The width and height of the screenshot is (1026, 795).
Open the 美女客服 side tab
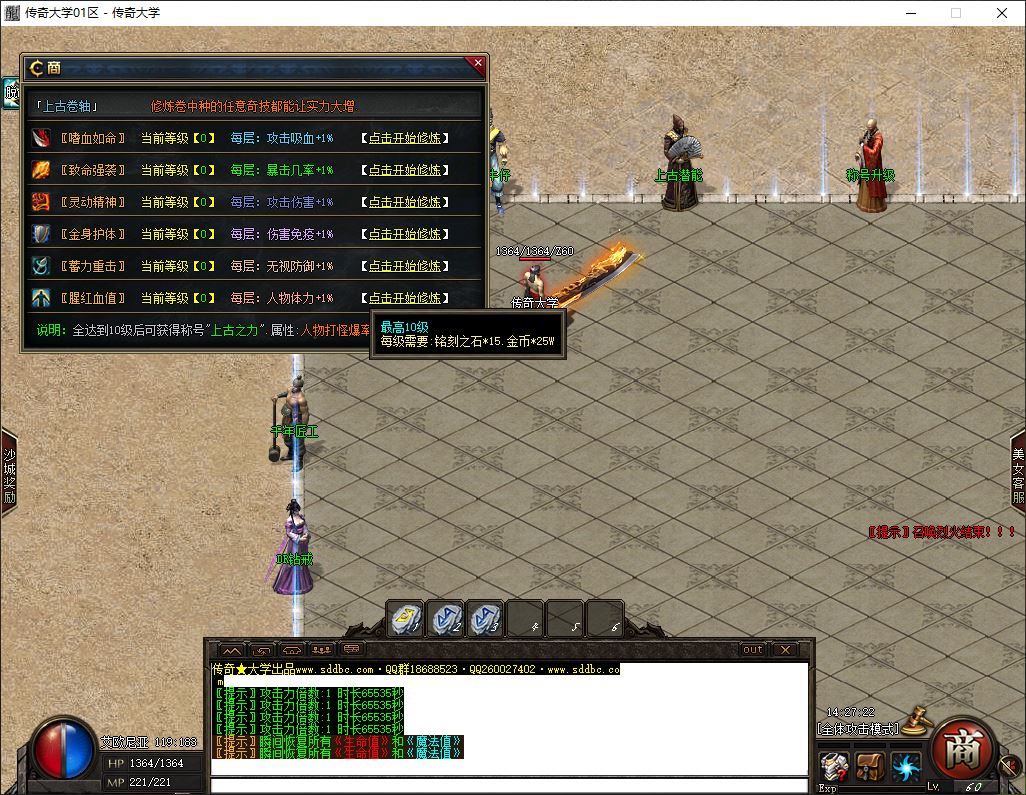point(1017,472)
